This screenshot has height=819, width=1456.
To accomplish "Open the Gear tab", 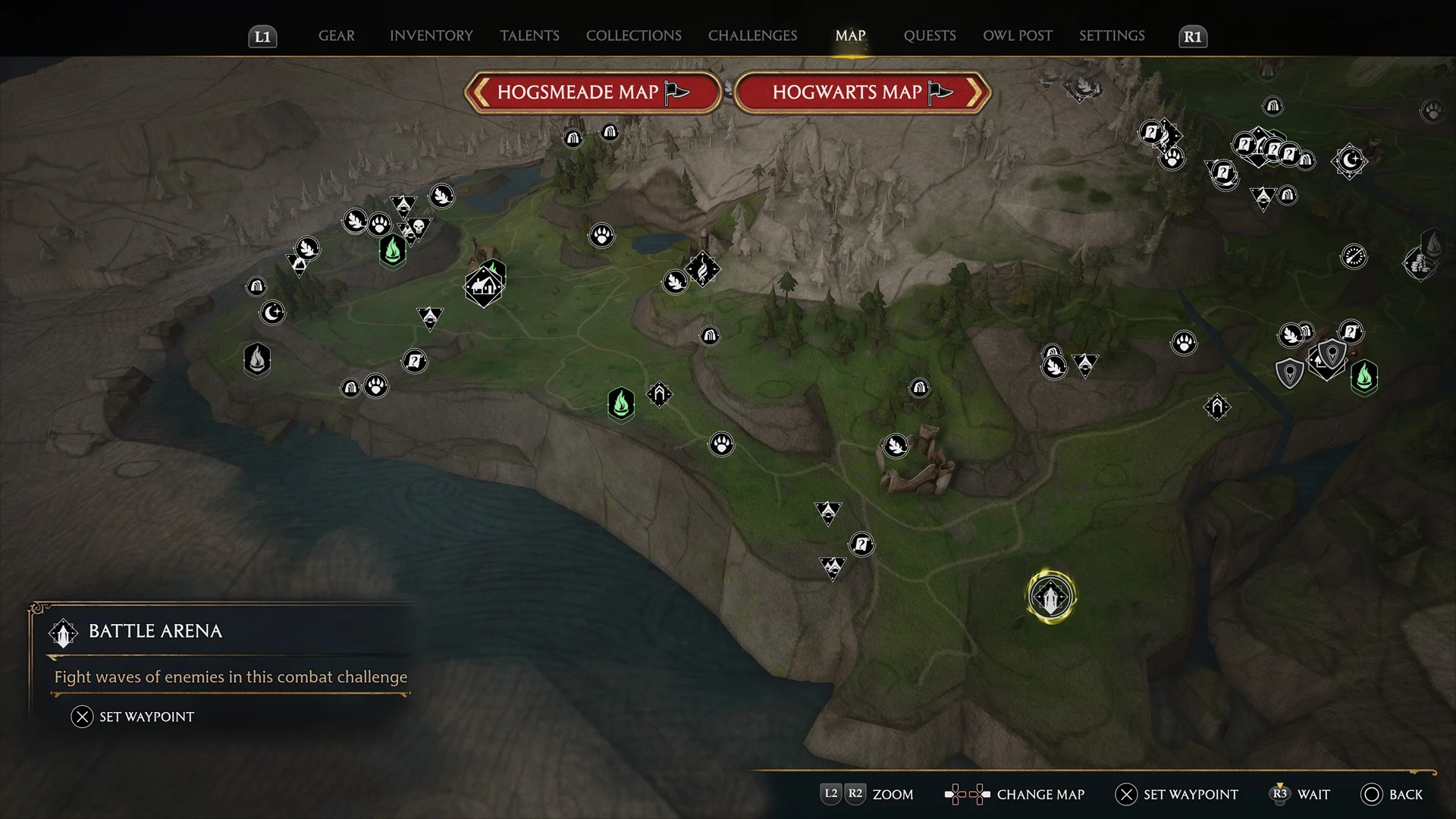I will [336, 36].
